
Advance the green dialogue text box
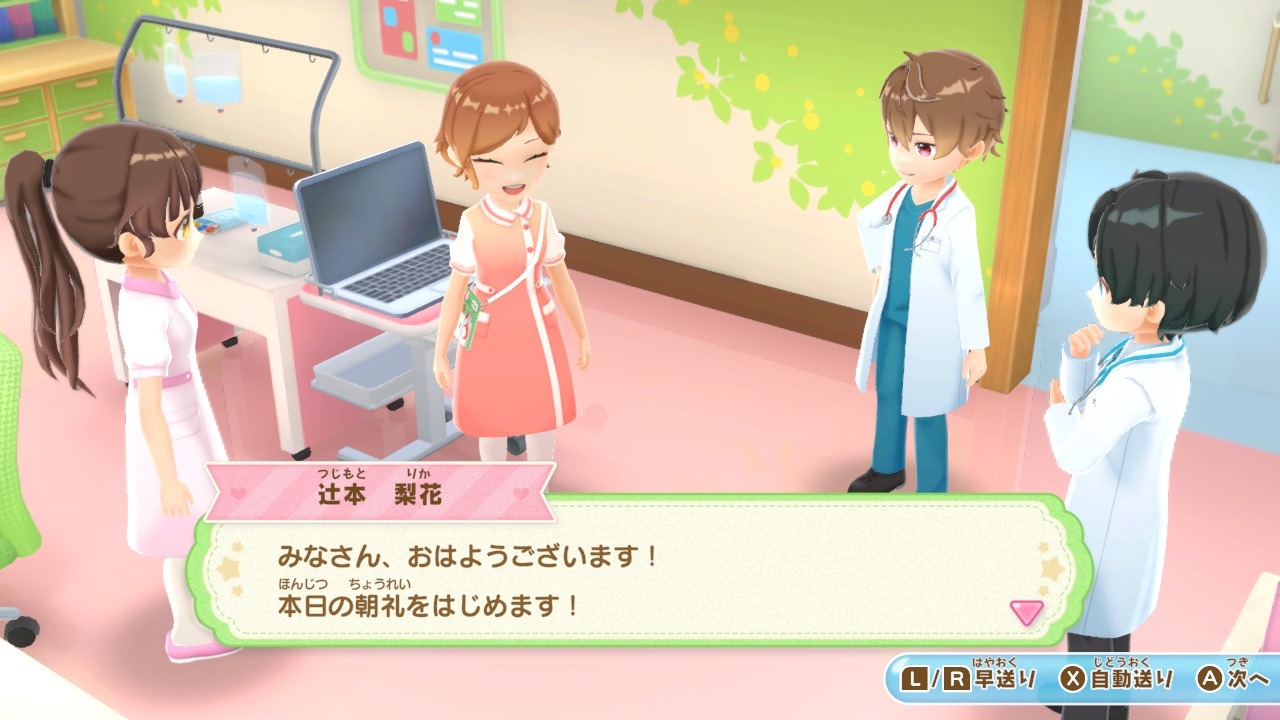click(640, 582)
